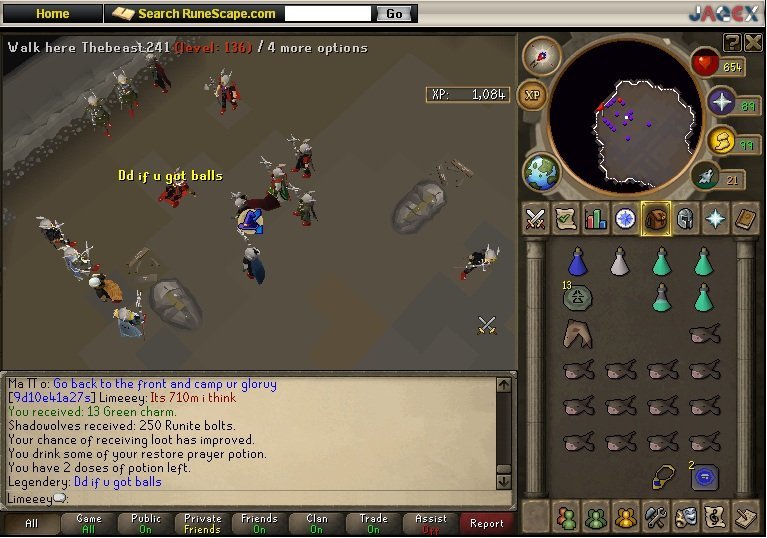The image size is (767, 538).
Task: Switch to the Clan chat filter
Action: pyautogui.click(x=317, y=523)
